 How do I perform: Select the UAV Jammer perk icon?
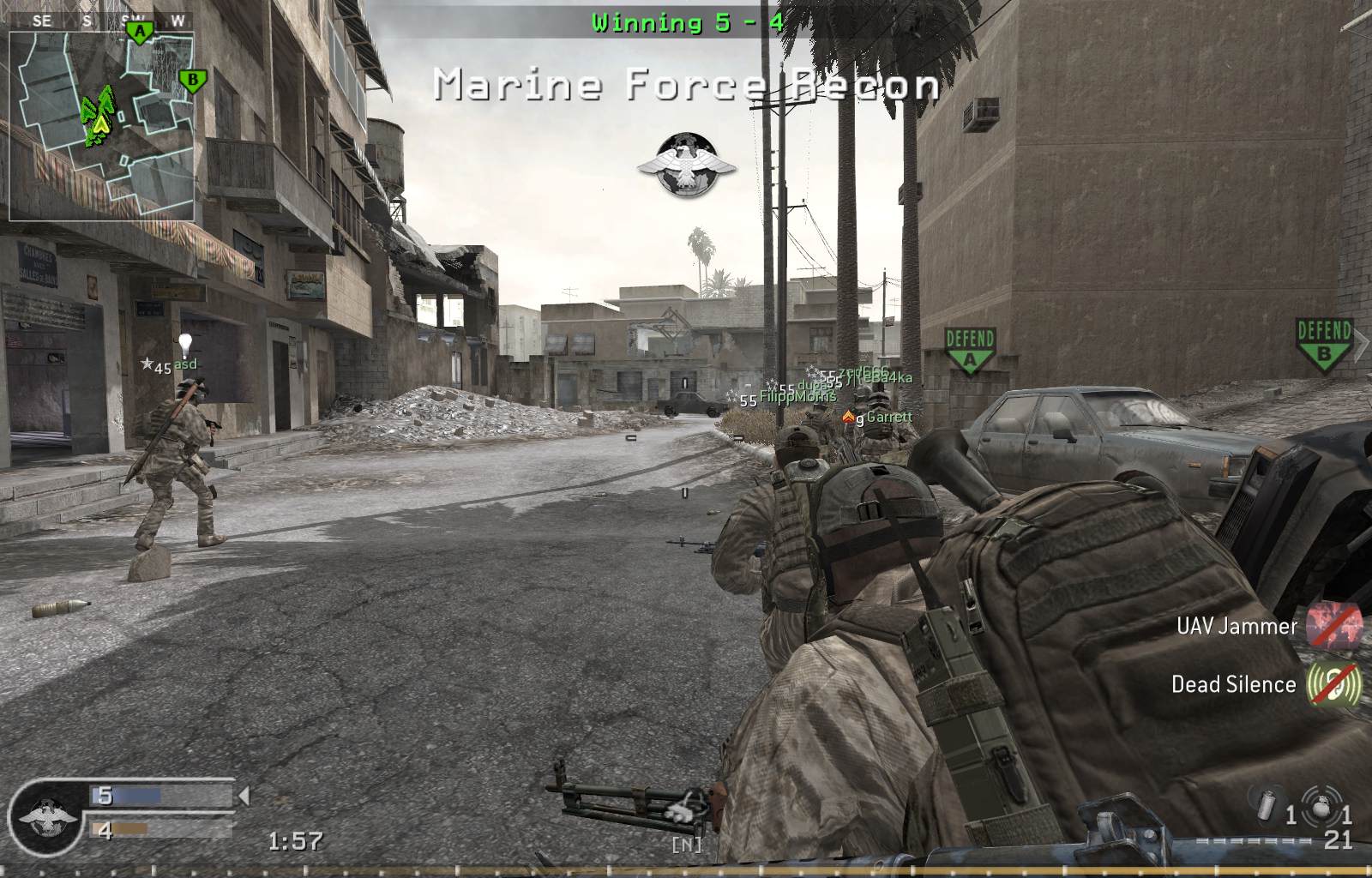[x=1333, y=626]
